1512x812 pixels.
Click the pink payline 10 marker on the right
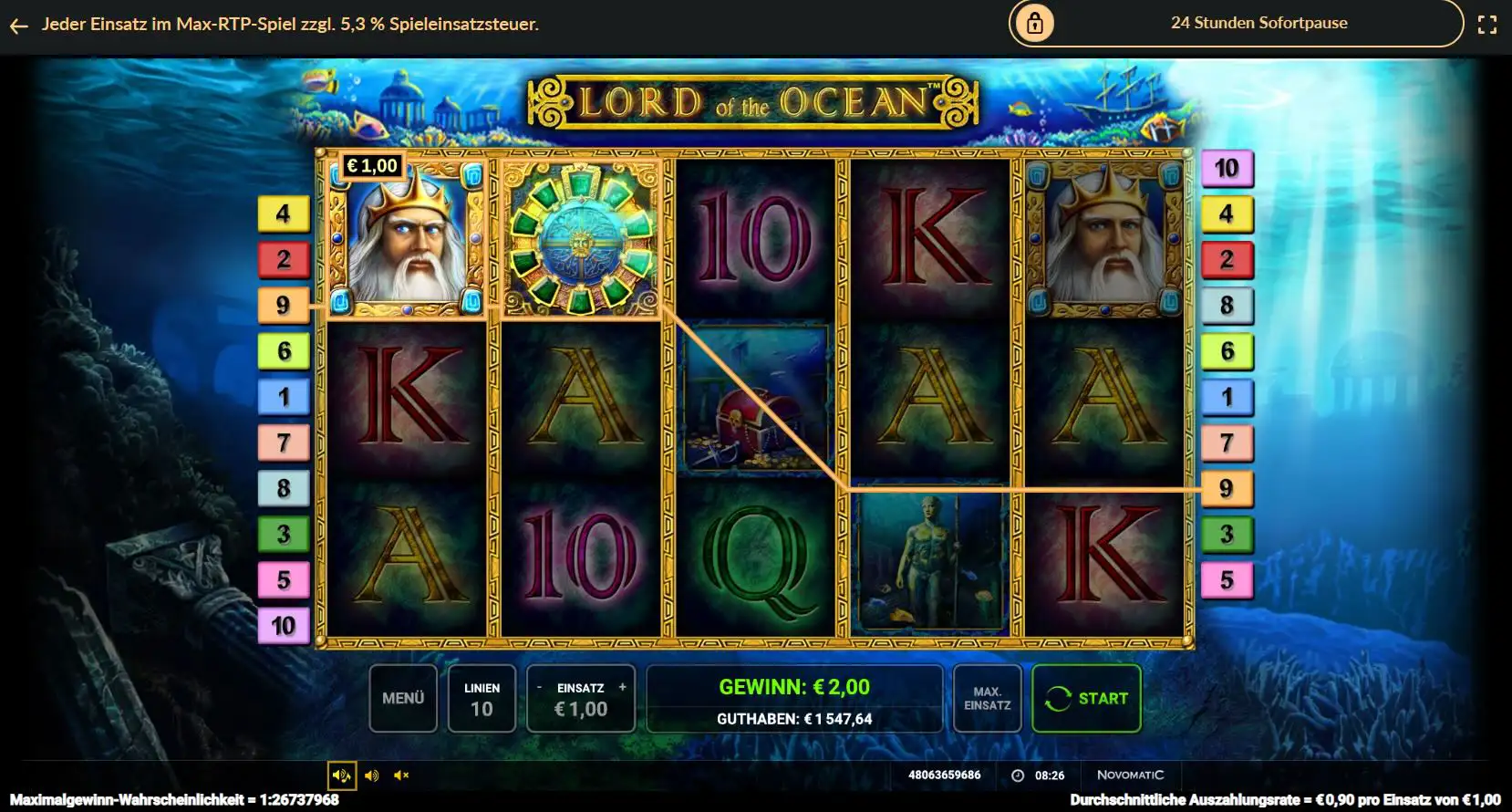[x=1227, y=168]
